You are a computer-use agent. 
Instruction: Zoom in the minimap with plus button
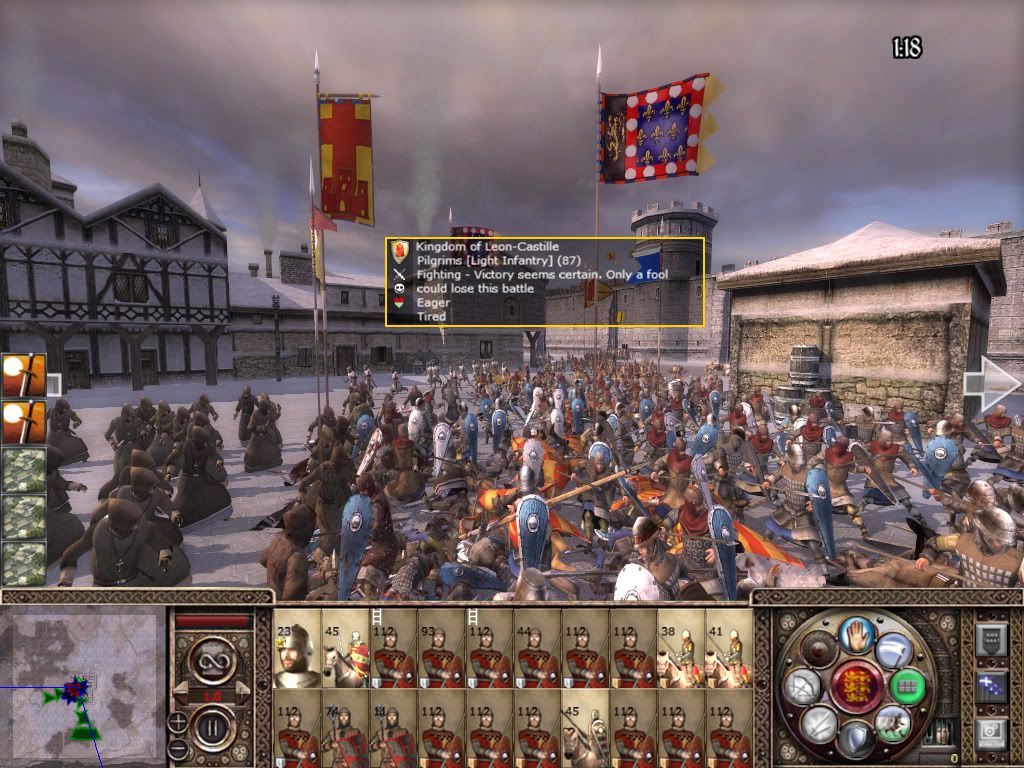pyautogui.click(x=178, y=722)
